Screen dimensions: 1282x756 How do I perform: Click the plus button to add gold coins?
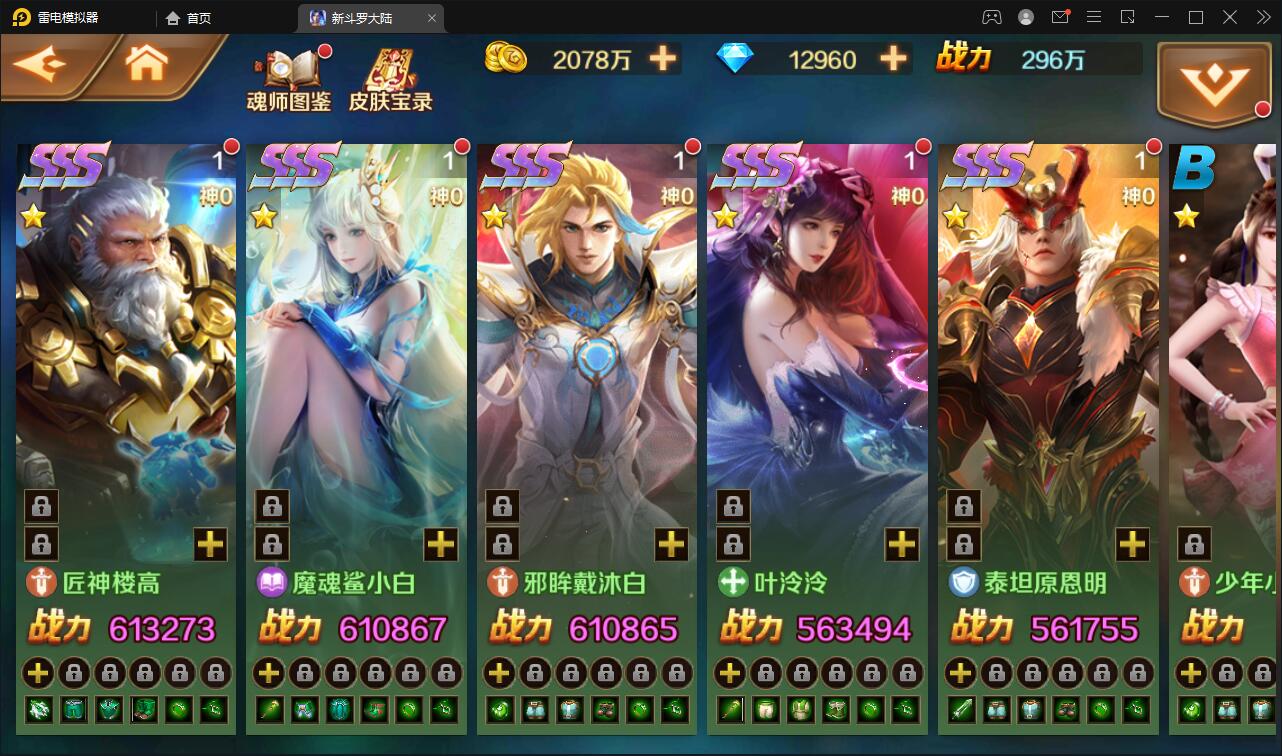[660, 59]
